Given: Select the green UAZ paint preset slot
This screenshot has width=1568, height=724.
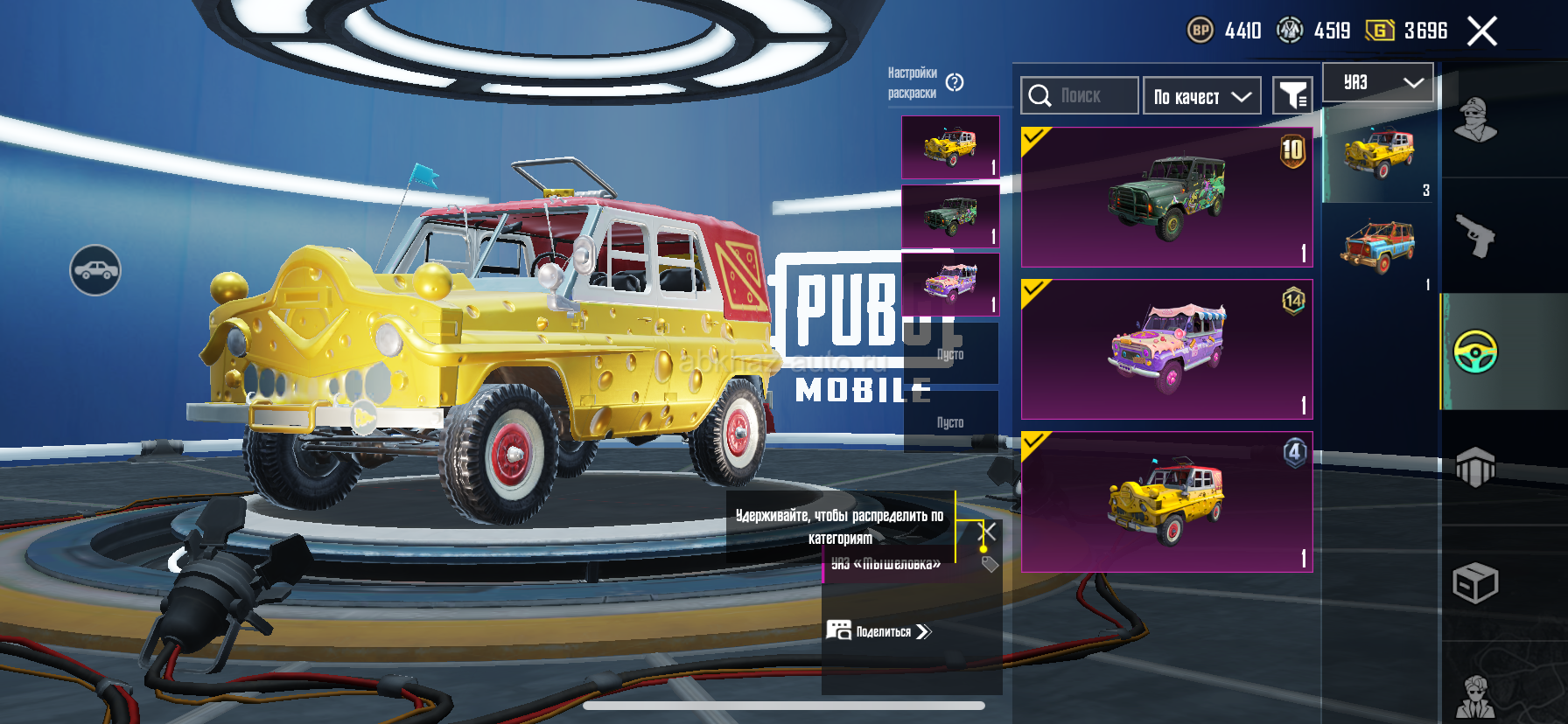Looking at the screenshot, I should point(950,215).
